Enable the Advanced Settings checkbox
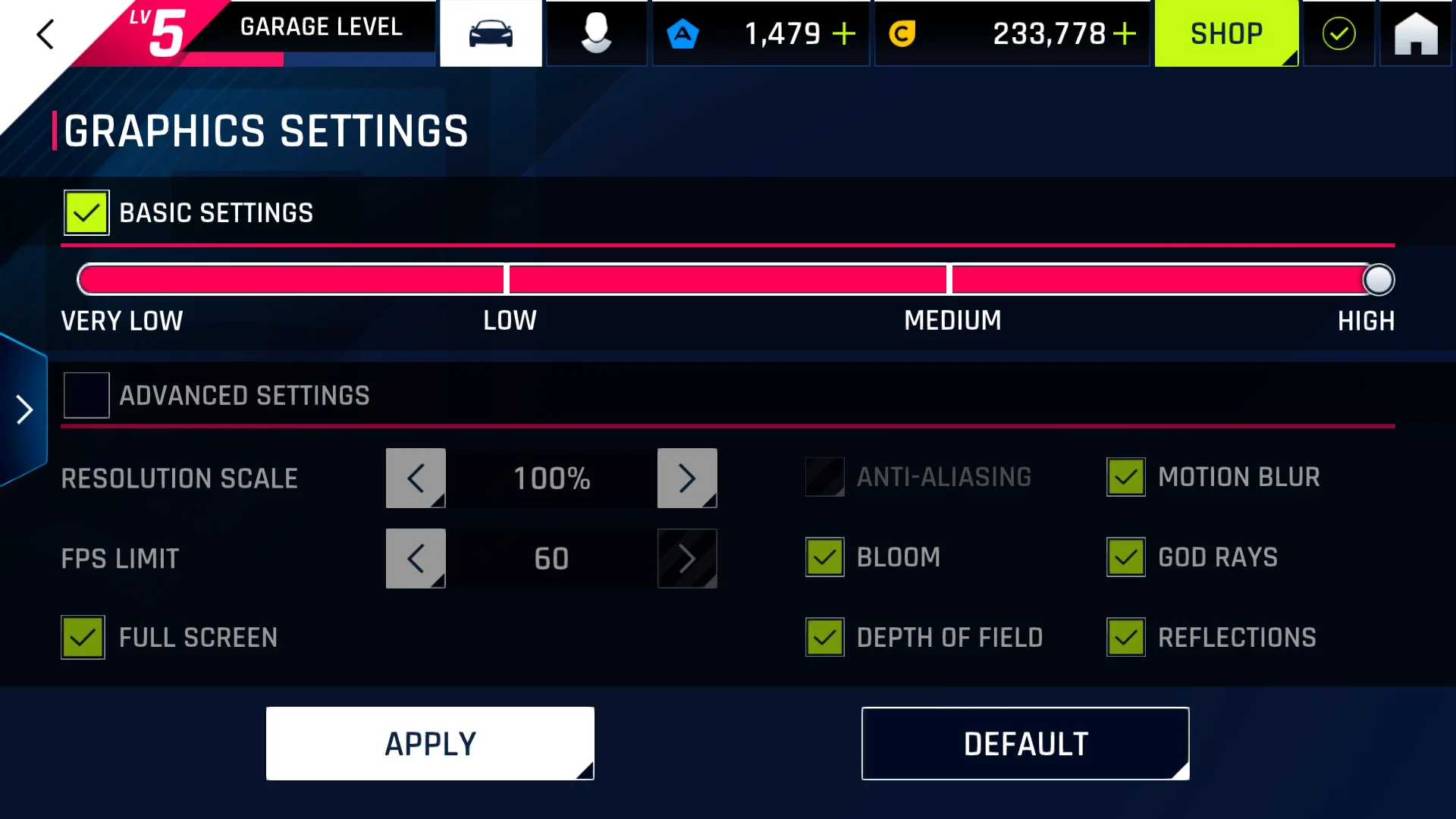The image size is (1456, 819). coord(86,395)
